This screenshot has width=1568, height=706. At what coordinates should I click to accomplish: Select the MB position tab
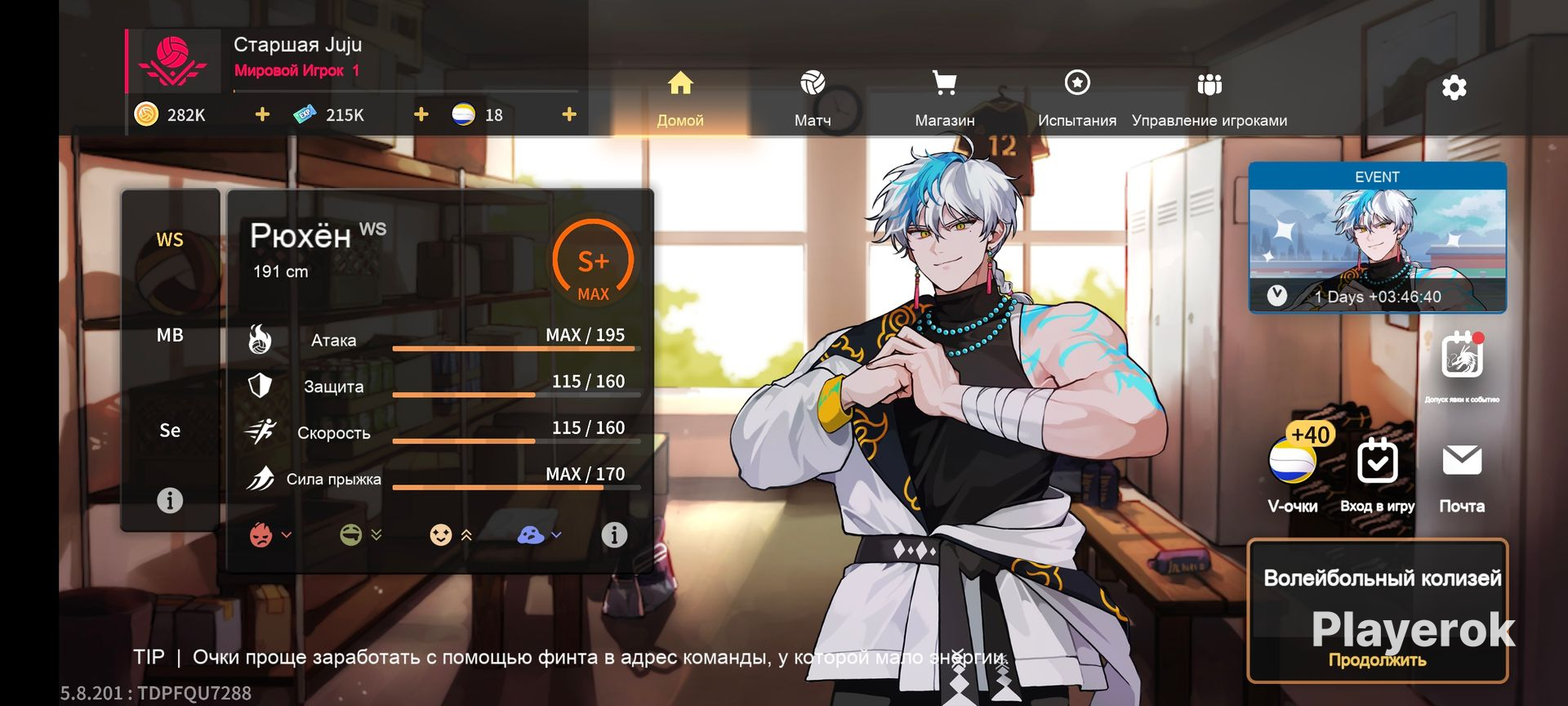click(170, 335)
